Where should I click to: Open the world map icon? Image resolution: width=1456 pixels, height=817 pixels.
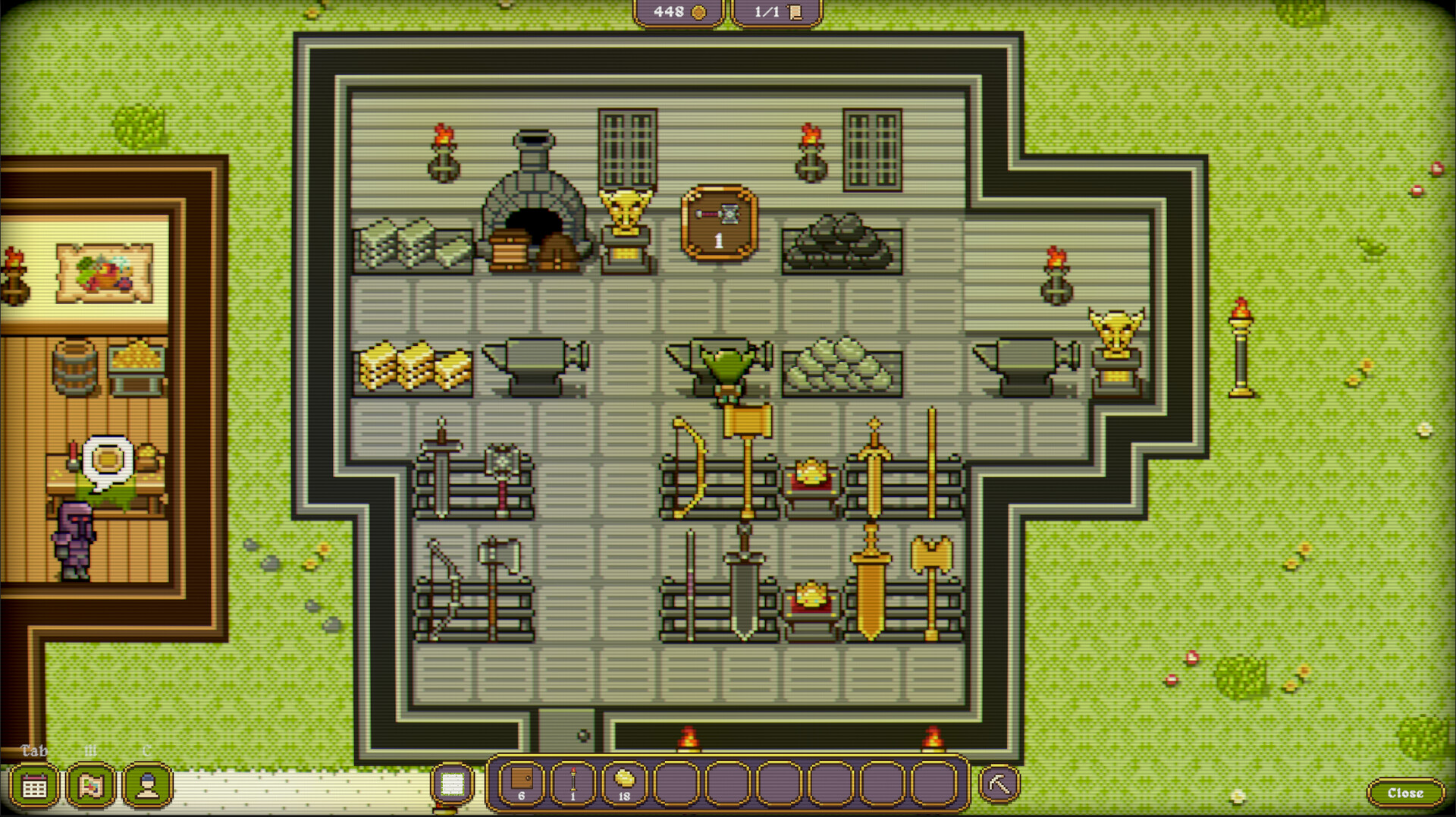[91, 787]
